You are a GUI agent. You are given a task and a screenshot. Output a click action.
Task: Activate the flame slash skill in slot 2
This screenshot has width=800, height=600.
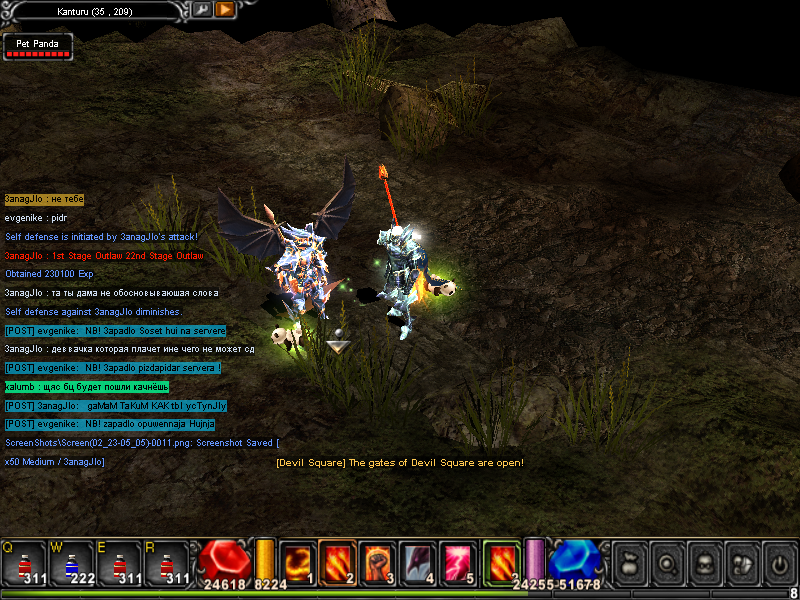(x=338, y=562)
